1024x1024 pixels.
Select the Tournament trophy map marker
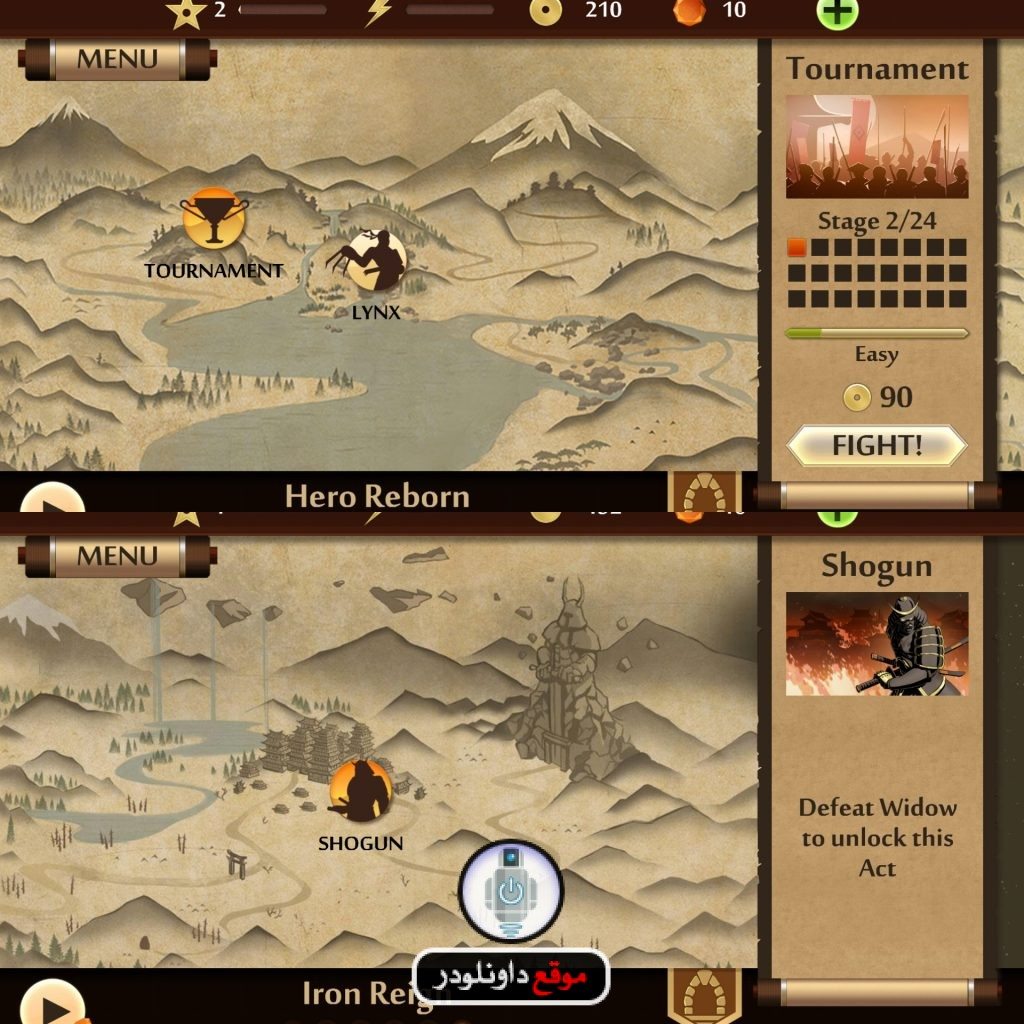pos(214,219)
